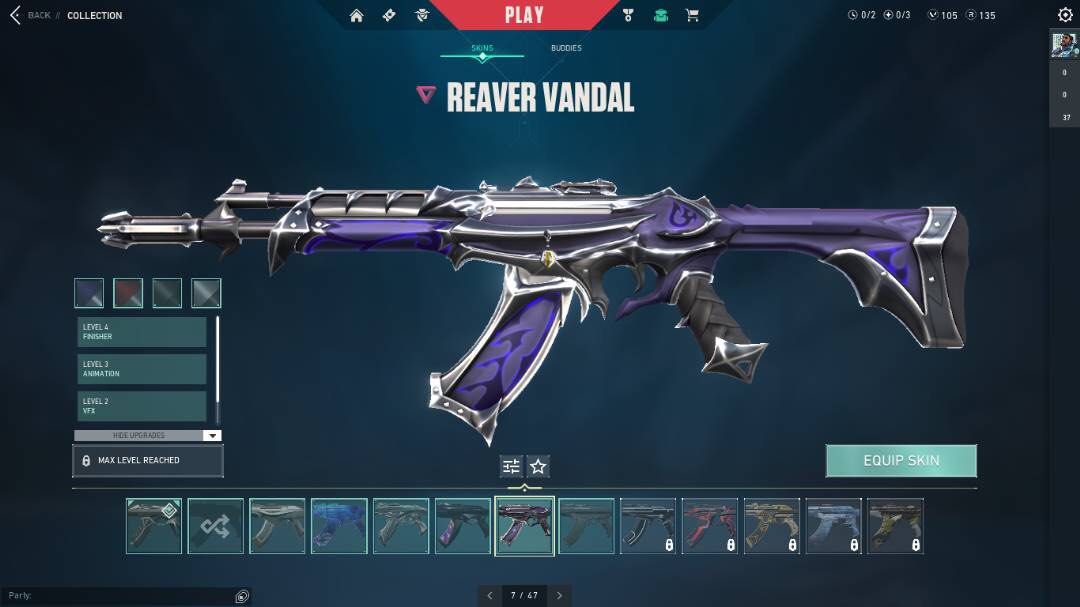Equip the Reaver Vandal skin
The image size is (1080, 607).
click(901, 461)
